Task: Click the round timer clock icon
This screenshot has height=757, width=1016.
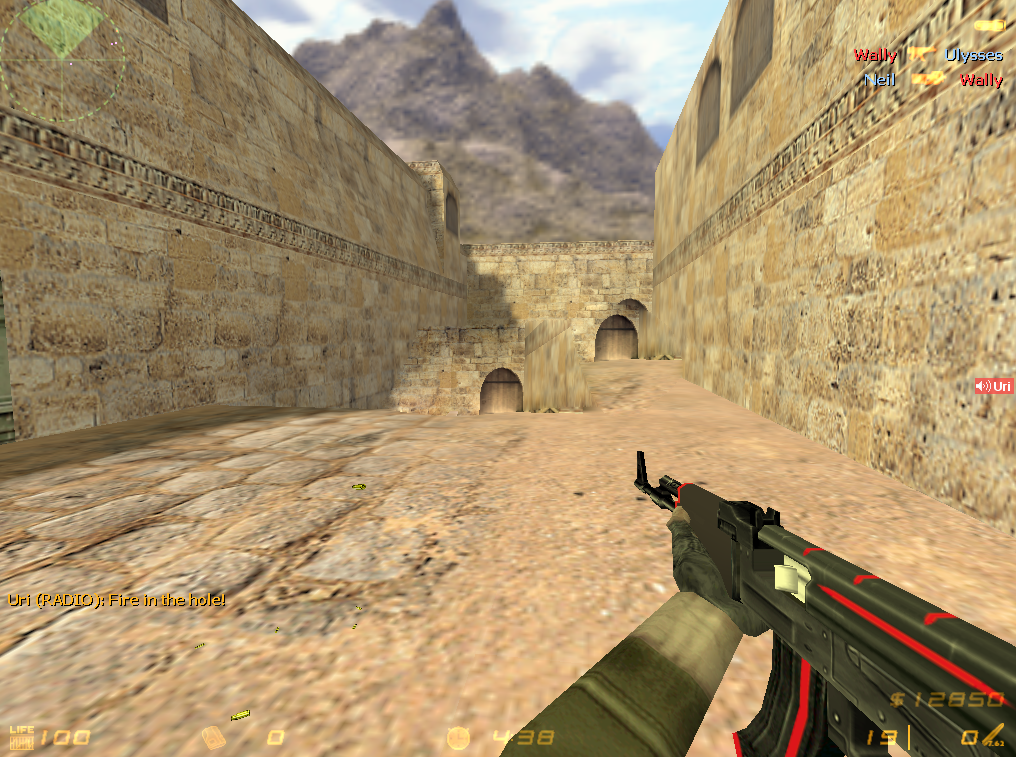Action: (458, 738)
